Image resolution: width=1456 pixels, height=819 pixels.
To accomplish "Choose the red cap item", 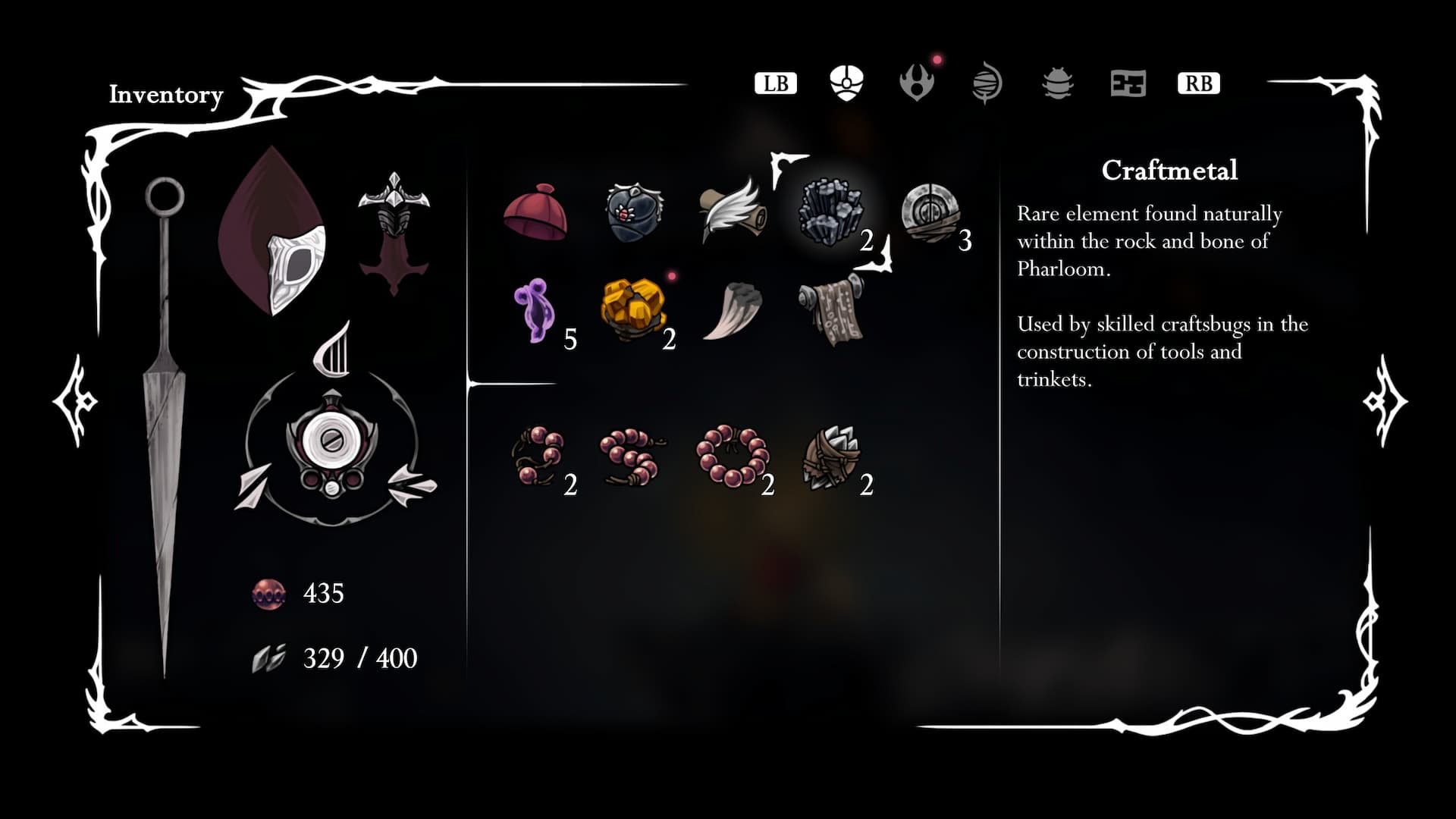I will [x=535, y=212].
